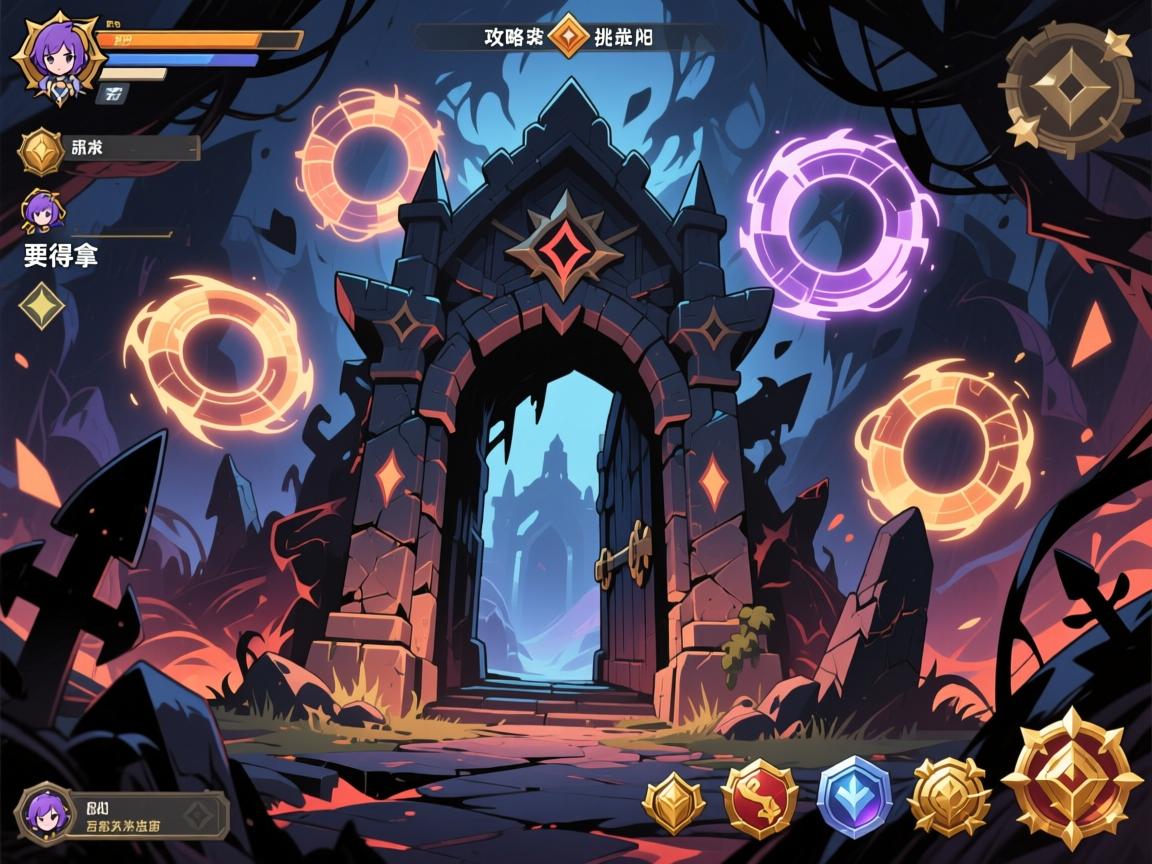Screen dimensions: 1152x864
Task: Click the small dark badge under the bars
Action: point(113,95)
